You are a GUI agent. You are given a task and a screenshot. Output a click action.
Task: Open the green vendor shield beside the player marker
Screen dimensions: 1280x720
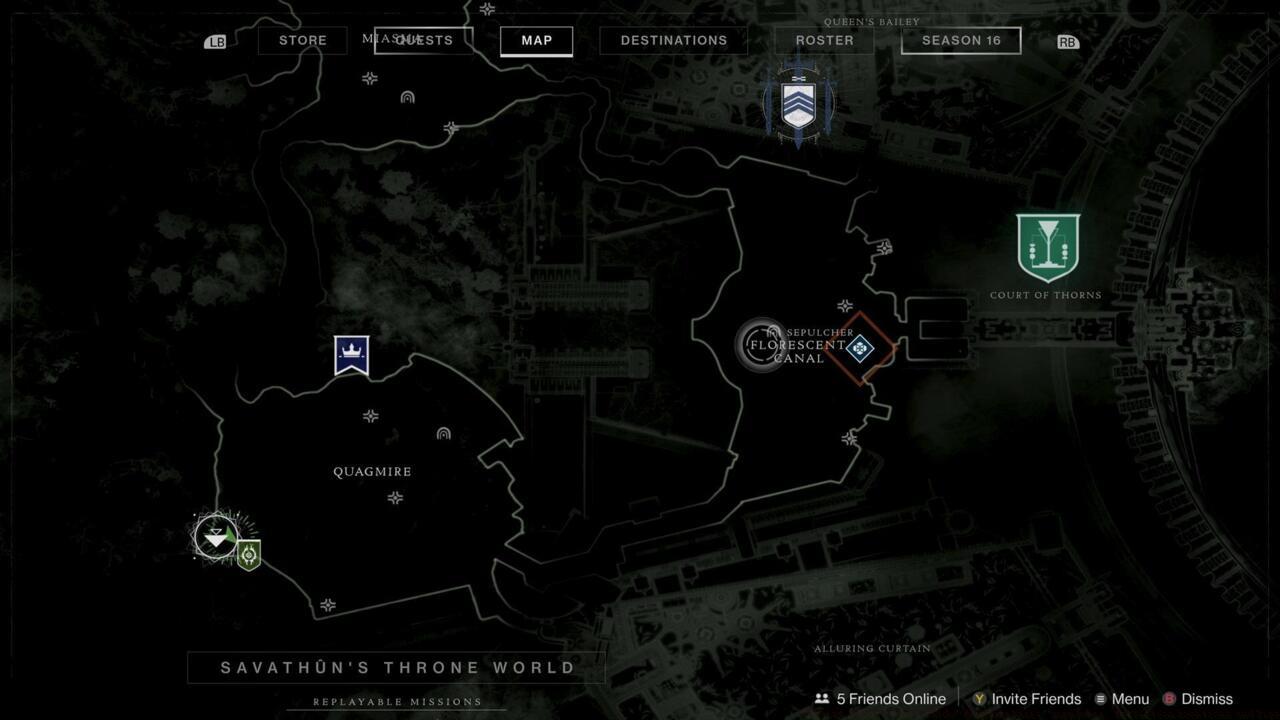click(248, 551)
